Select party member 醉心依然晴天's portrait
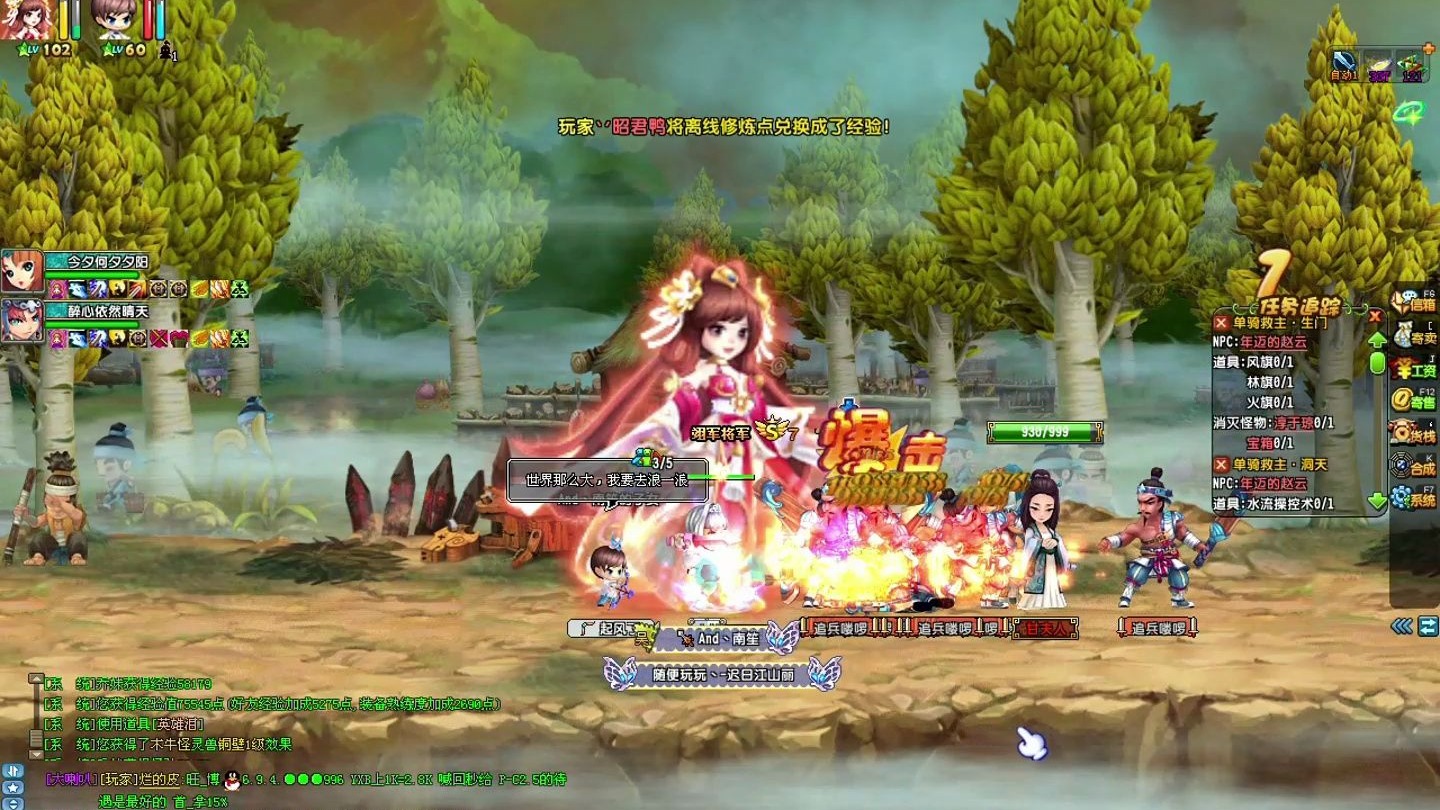Screen dimensions: 1440x810 [x=21, y=321]
